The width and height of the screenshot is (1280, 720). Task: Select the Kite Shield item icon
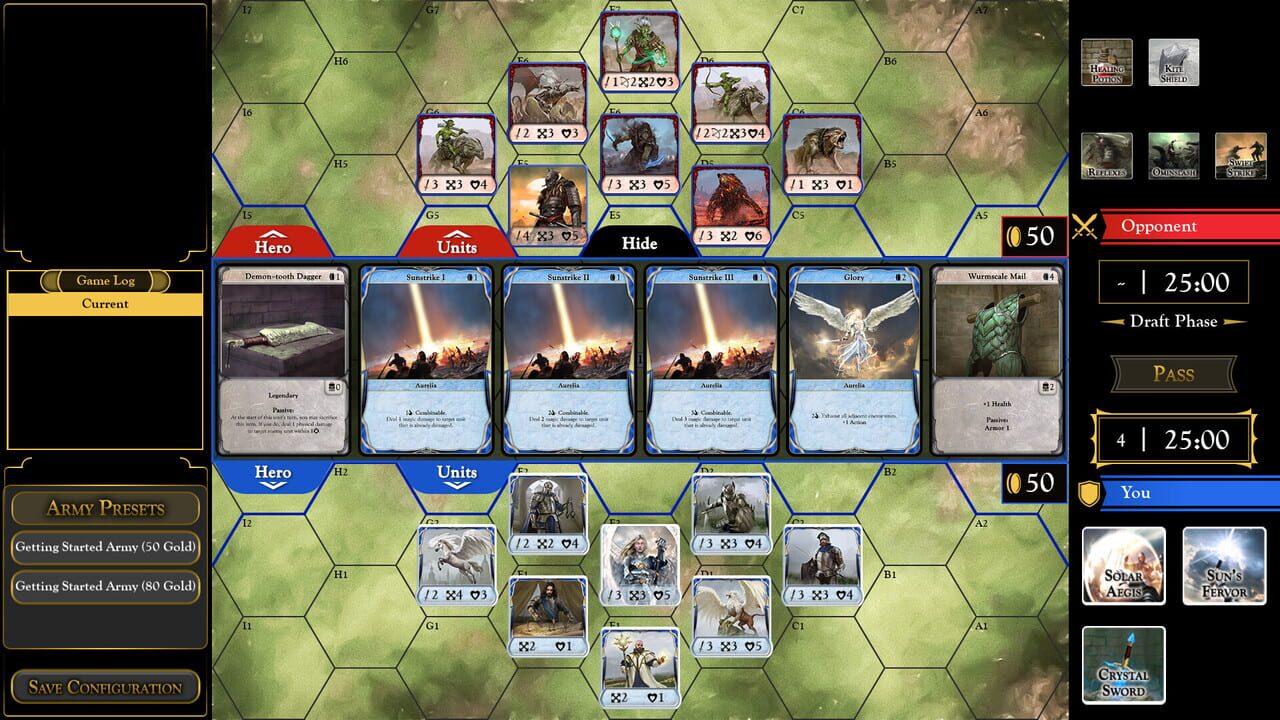[1172, 61]
